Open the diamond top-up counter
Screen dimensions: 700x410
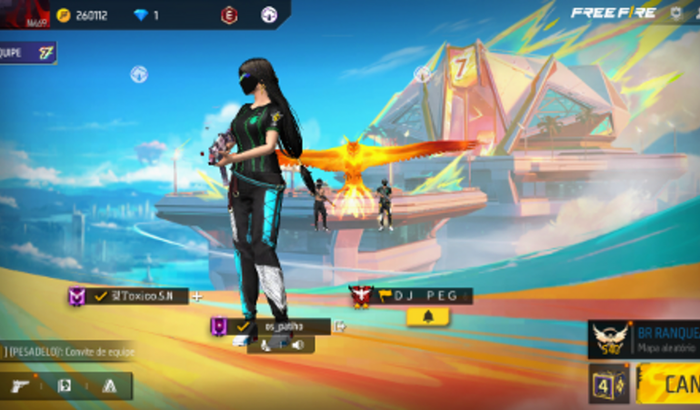click(x=147, y=15)
